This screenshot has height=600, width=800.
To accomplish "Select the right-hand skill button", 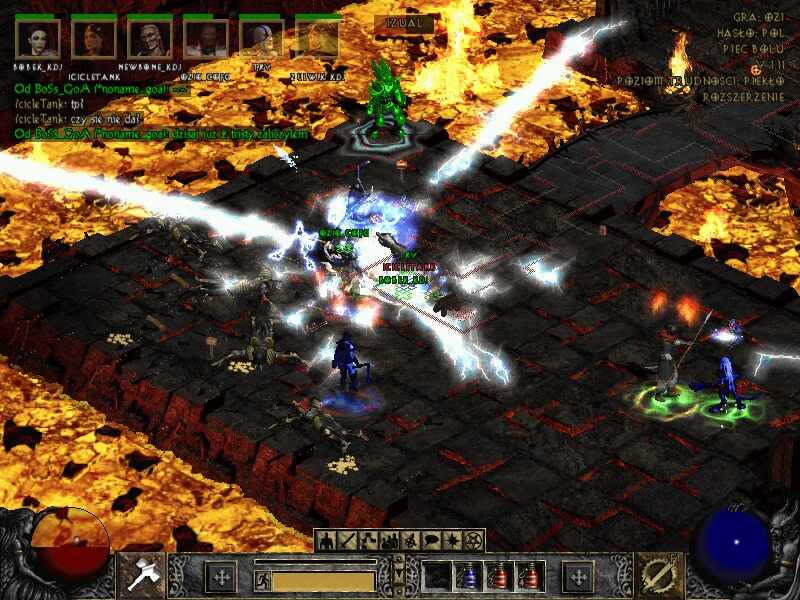I will pyautogui.click(x=659, y=575).
